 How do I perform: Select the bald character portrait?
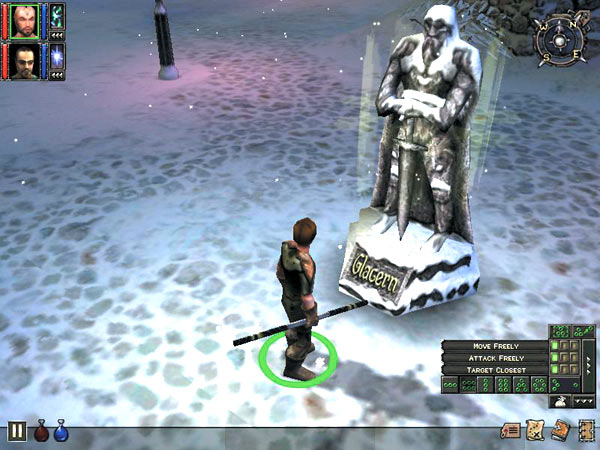click(22, 22)
